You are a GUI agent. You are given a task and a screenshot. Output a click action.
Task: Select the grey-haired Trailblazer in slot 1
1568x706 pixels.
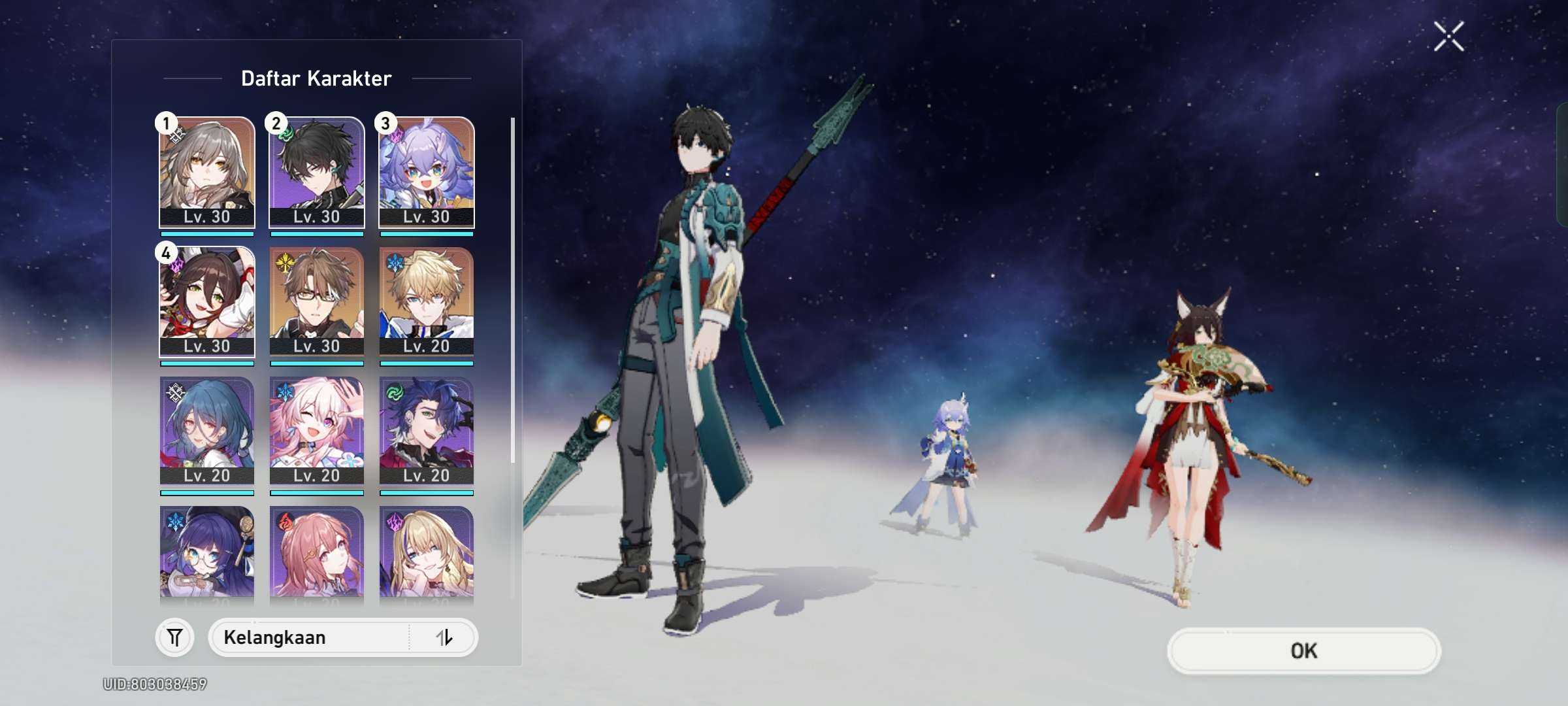tap(207, 172)
